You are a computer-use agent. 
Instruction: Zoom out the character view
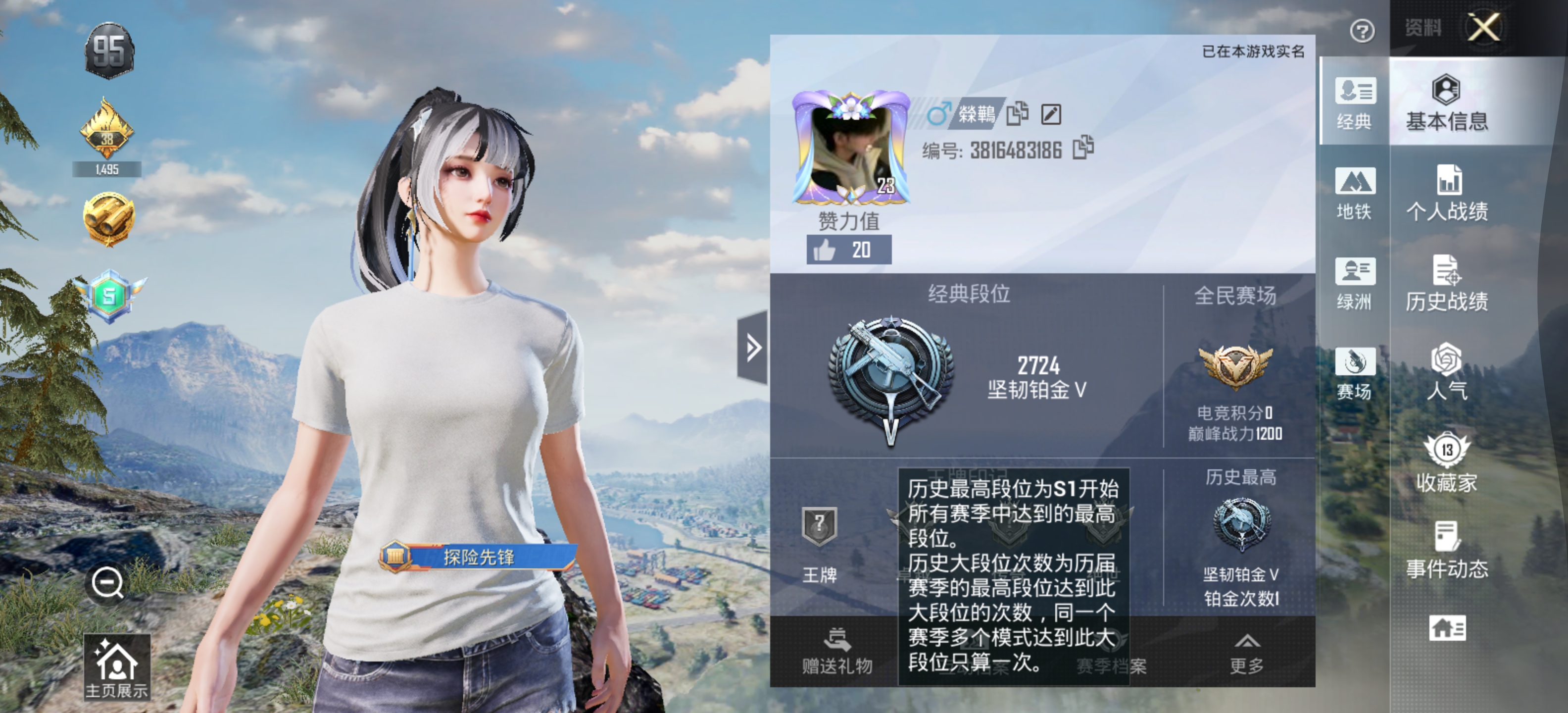108,583
